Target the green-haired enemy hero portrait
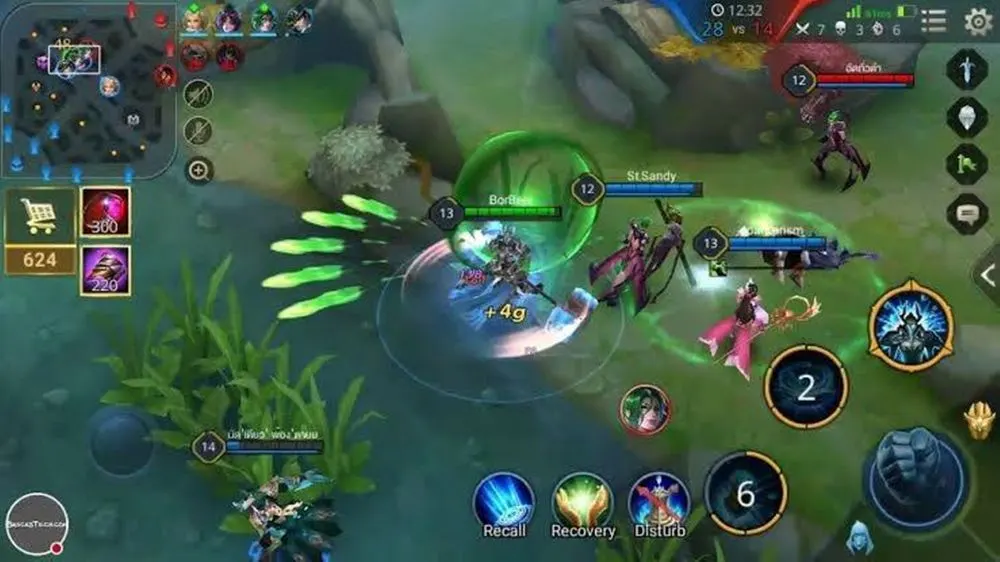The height and width of the screenshot is (562, 1000). (644, 409)
